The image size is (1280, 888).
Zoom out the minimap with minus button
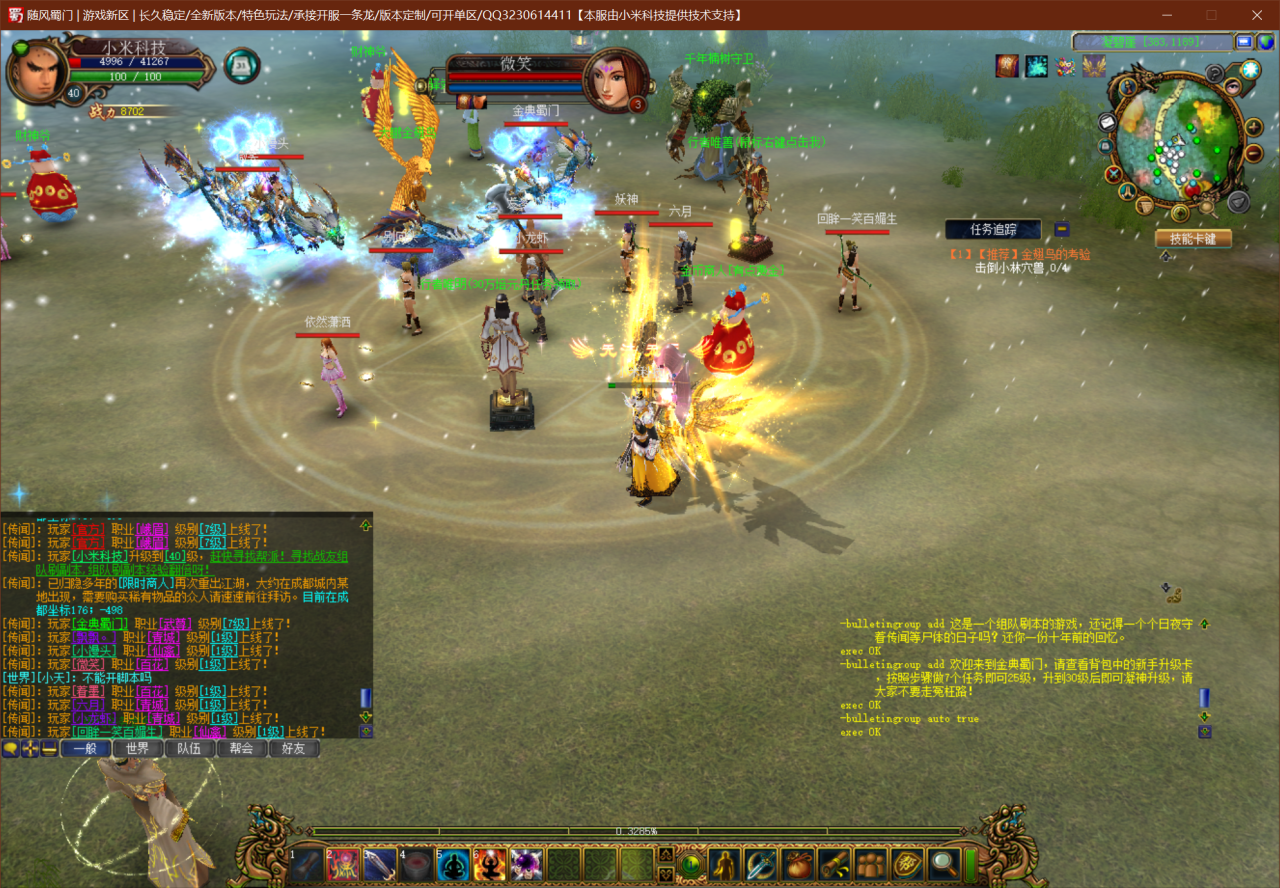[x=1254, y=153]
